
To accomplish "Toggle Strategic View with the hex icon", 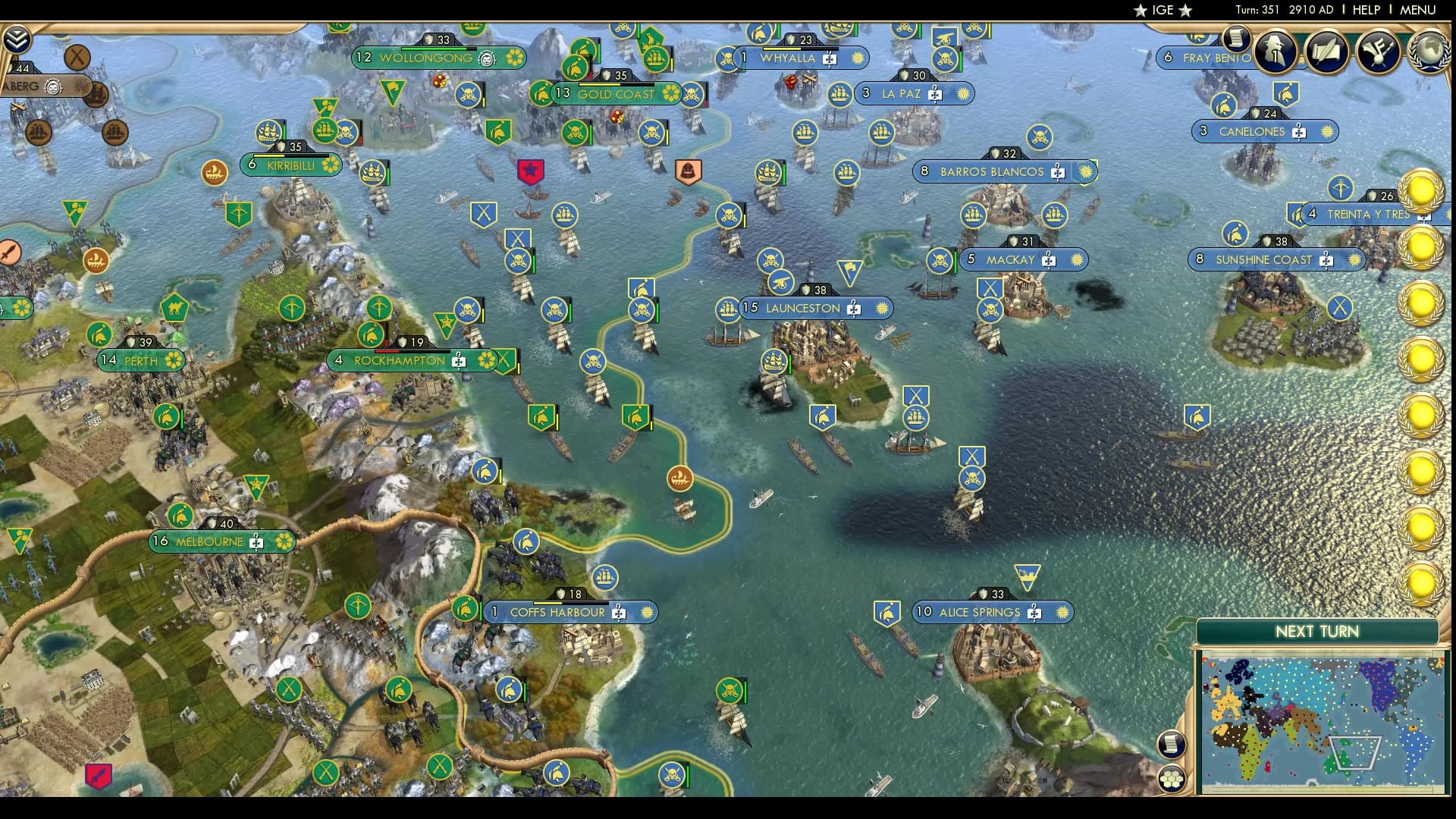I will 1171,778.
